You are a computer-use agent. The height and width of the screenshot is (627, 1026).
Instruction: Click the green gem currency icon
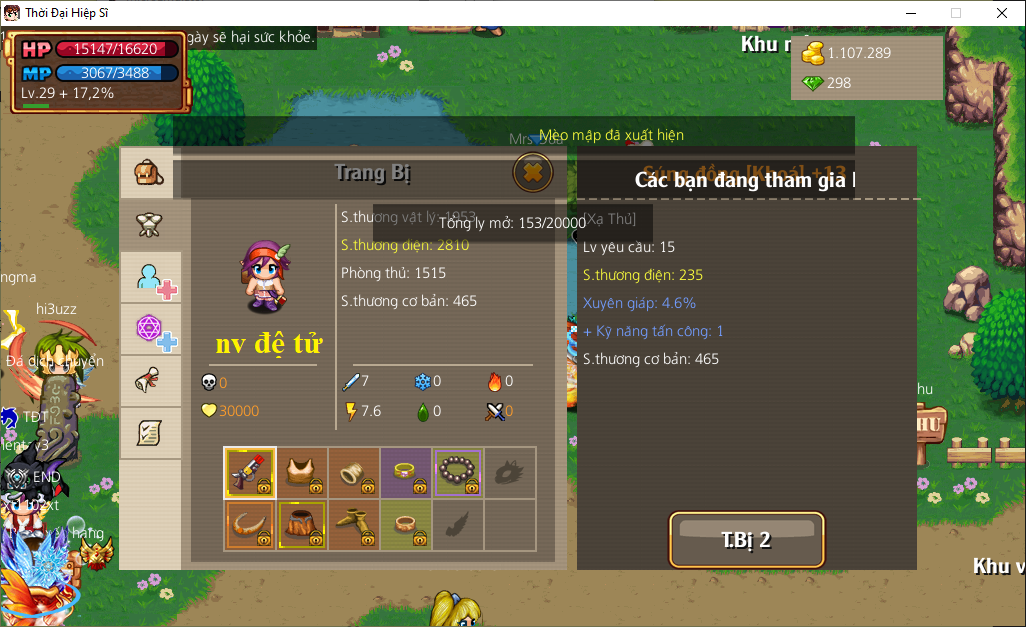pos(813,83)
